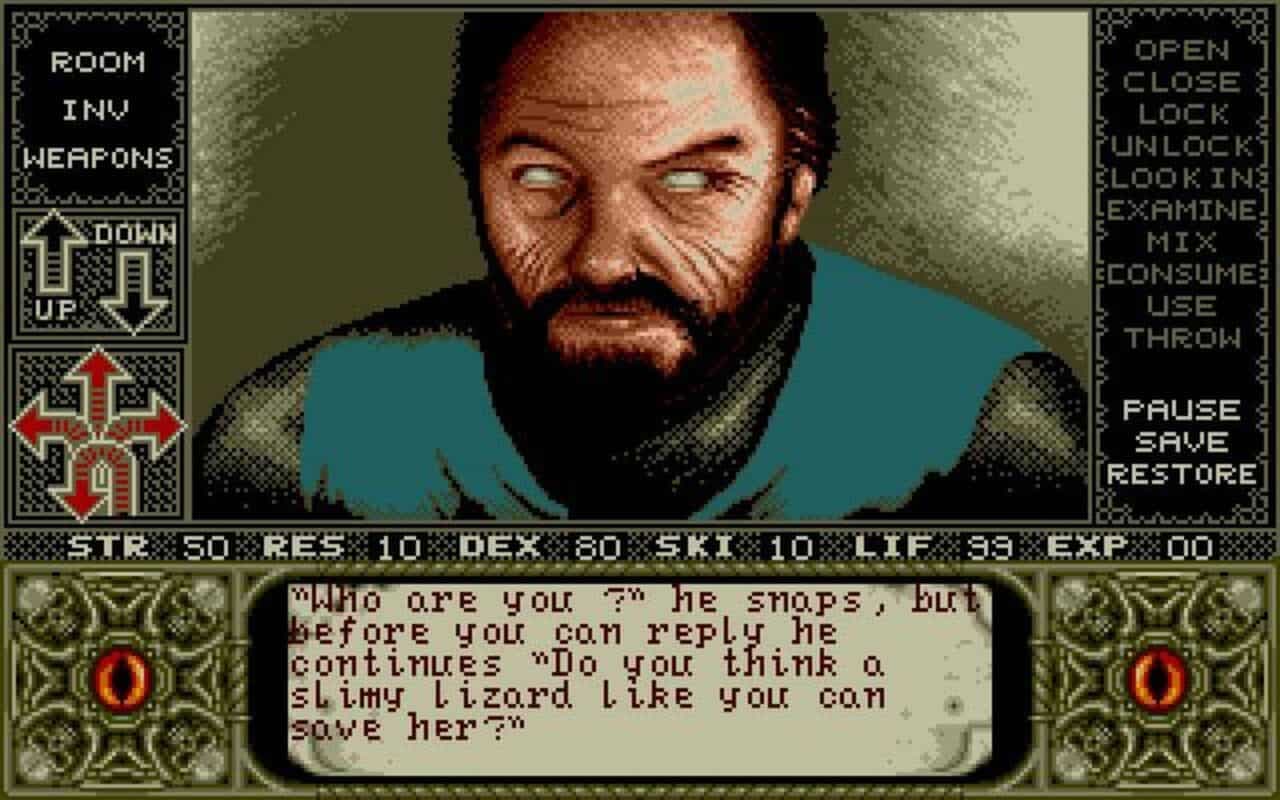Screen dimensions: 1280x800
Task: Toggle the WEAPONS display
Action: [x=95, y=157]
